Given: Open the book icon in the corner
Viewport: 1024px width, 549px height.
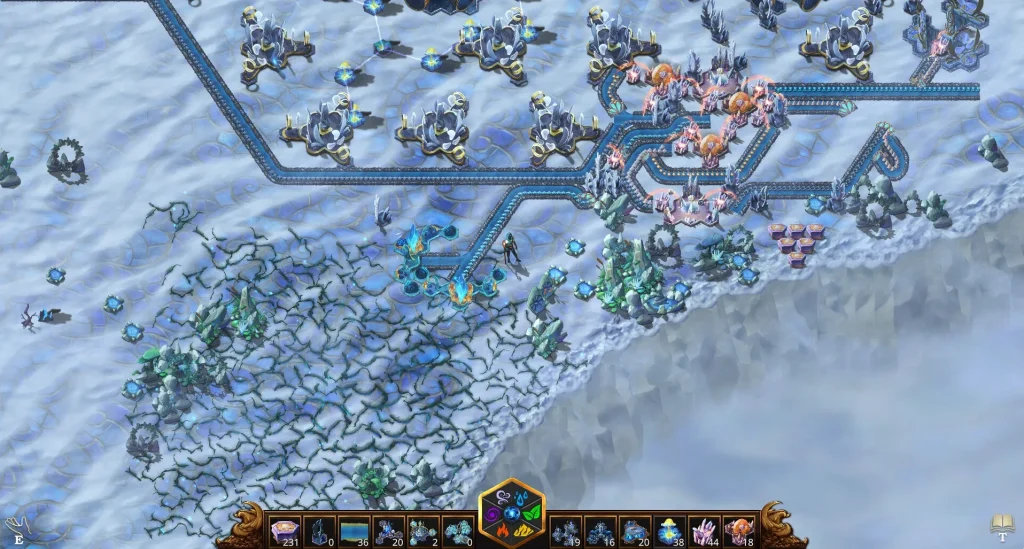Looking at the screenshot, I should (x=1002, y=523).
